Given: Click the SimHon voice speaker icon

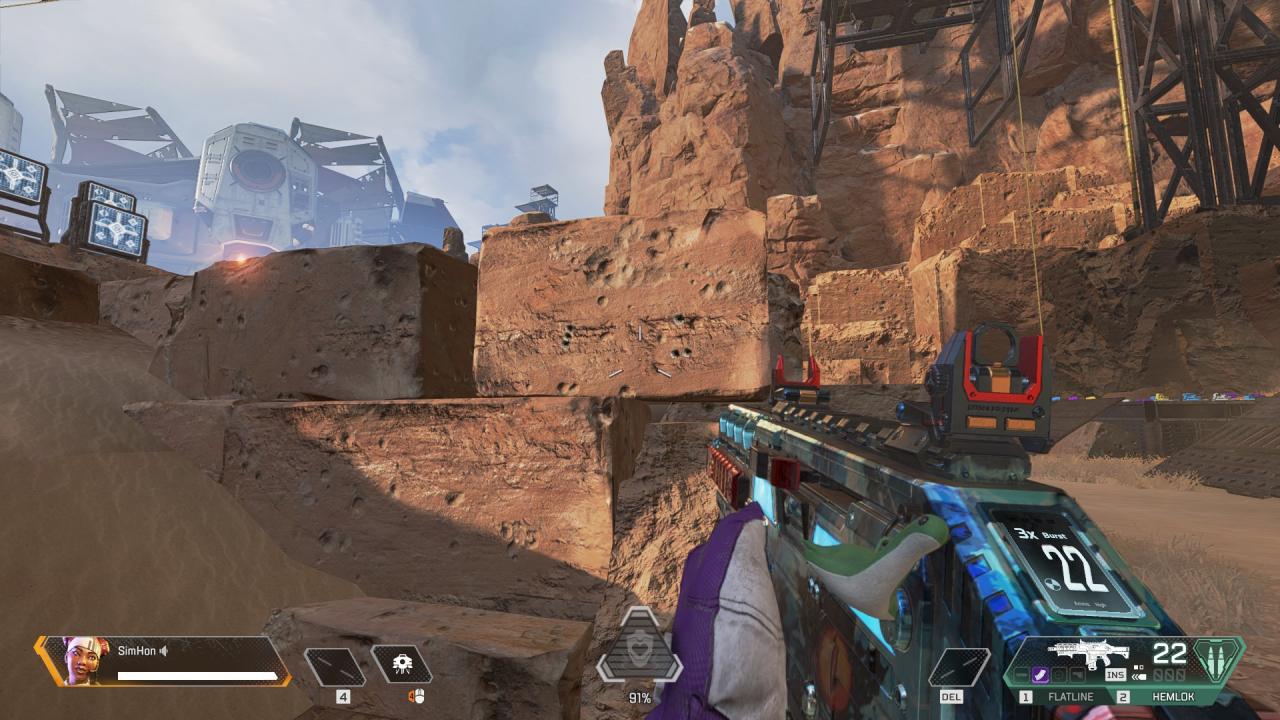Looking at the screenshot, I should pyautogui.click(x=163, y=651).
